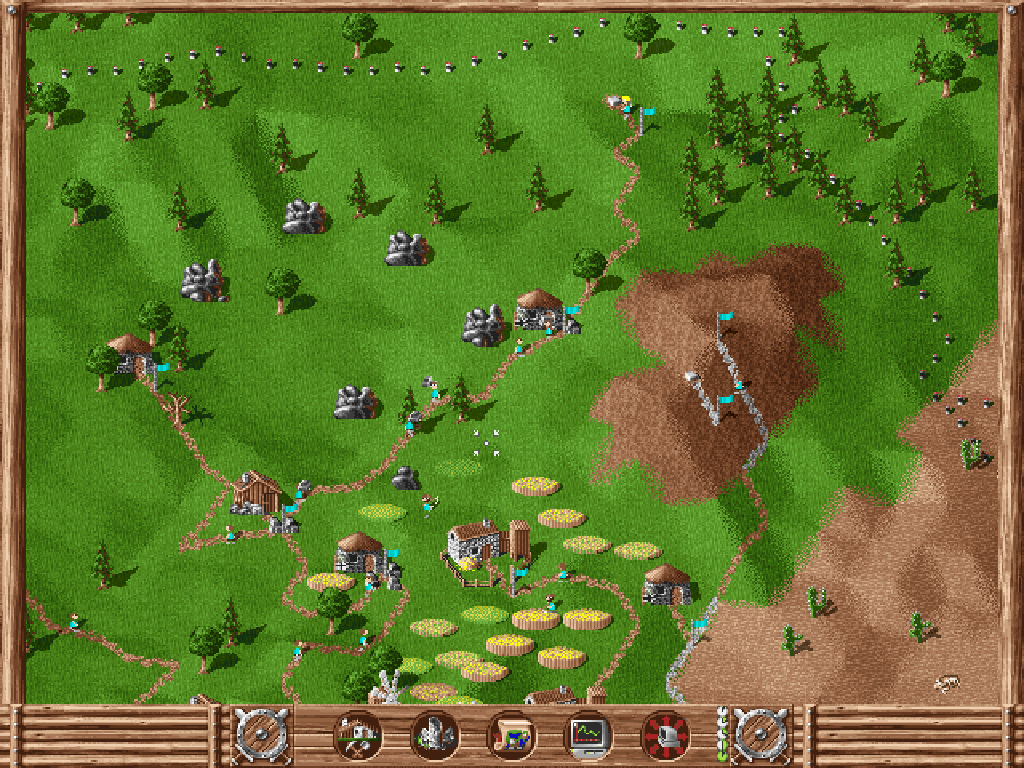Click the grey stone building icon
This screenshot has width=1024, height=768.
point(434,735)
